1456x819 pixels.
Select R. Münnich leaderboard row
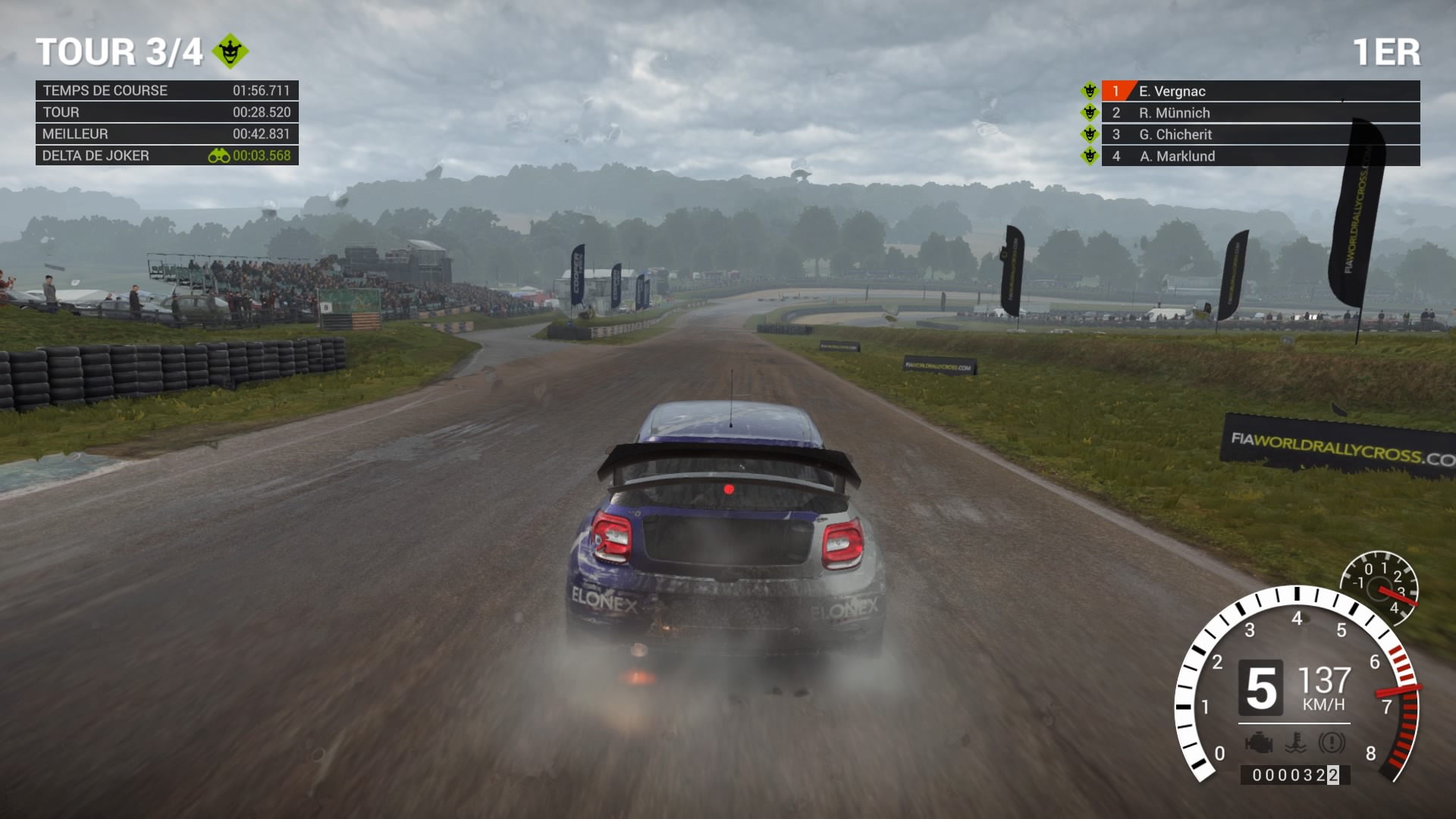coord(1259,113)
